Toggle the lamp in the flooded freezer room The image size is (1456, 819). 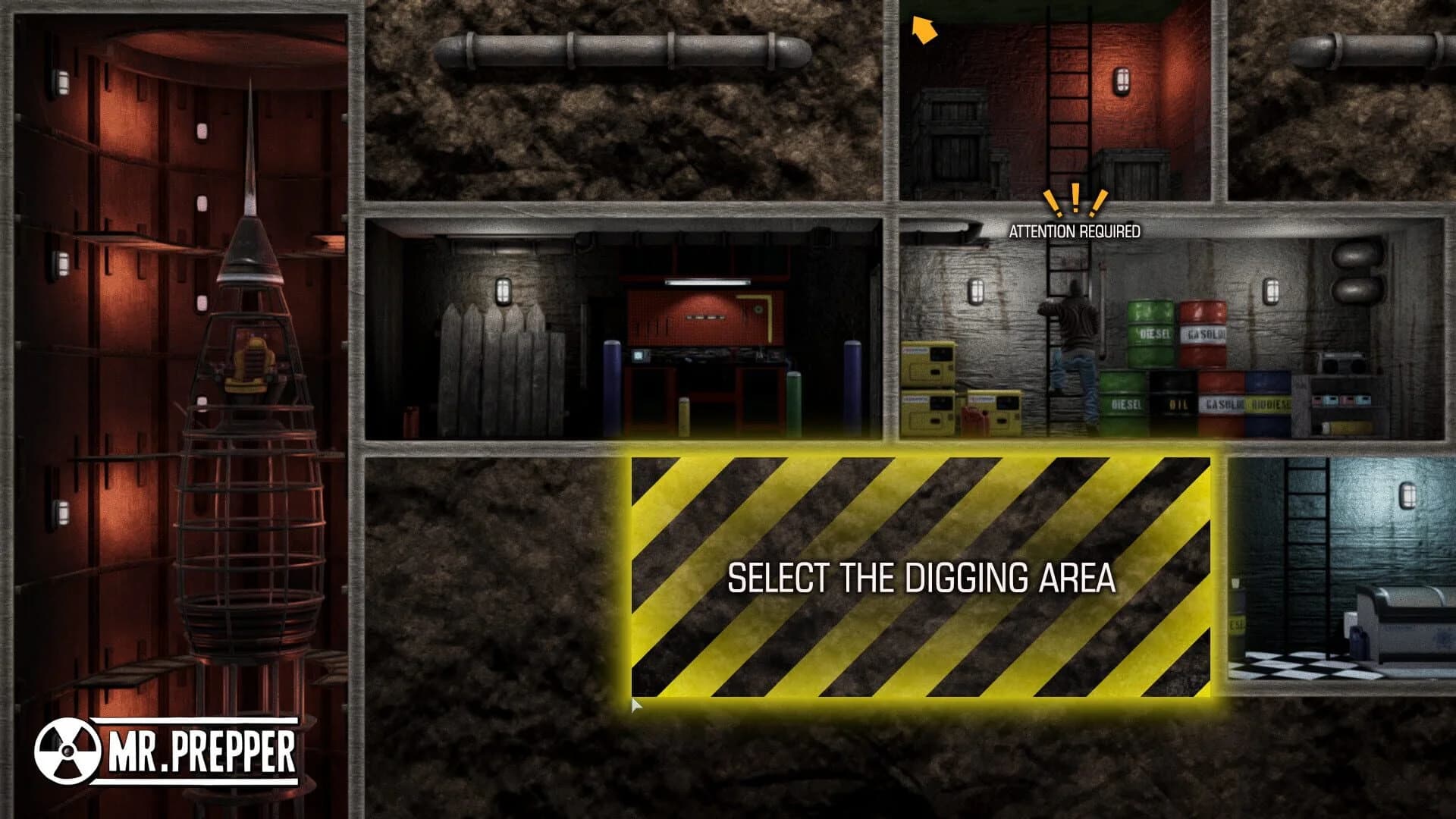tap(1409, 496)
